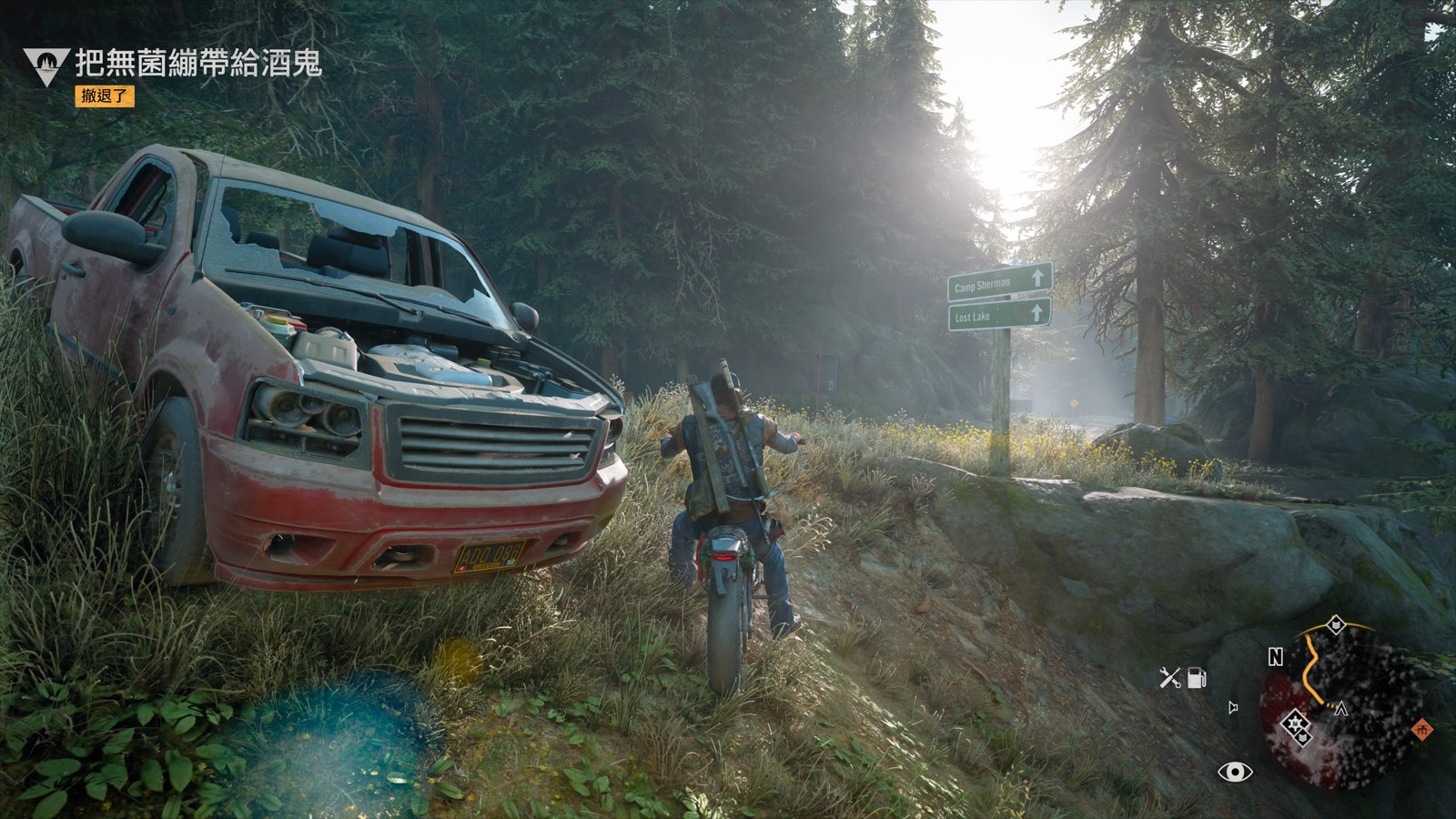The height and width of the screenshot is (819, 1456).
Task: Select the orange diamond marker beside the minimap
Action: [x=1421, y=729]
